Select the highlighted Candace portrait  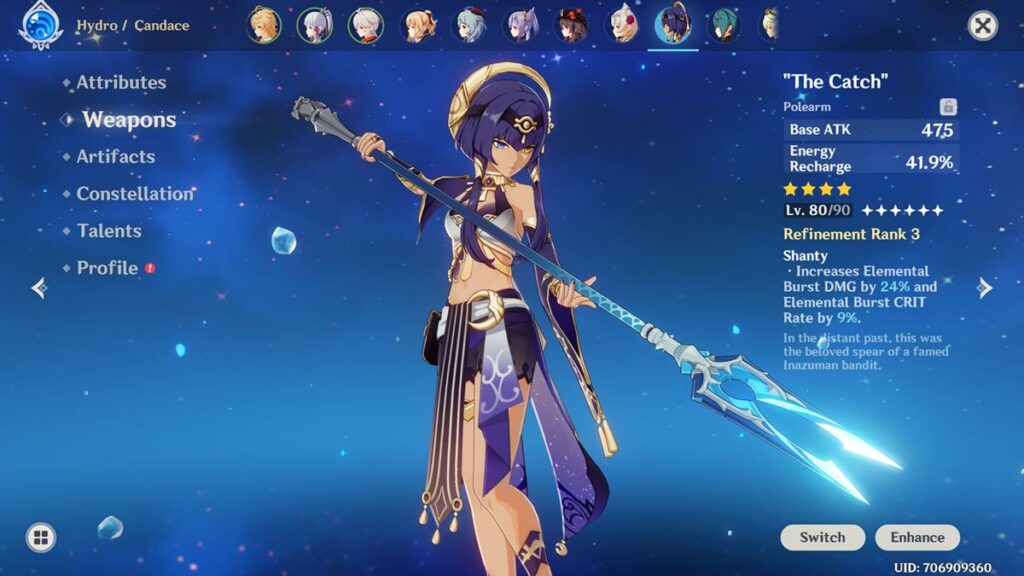673,25
